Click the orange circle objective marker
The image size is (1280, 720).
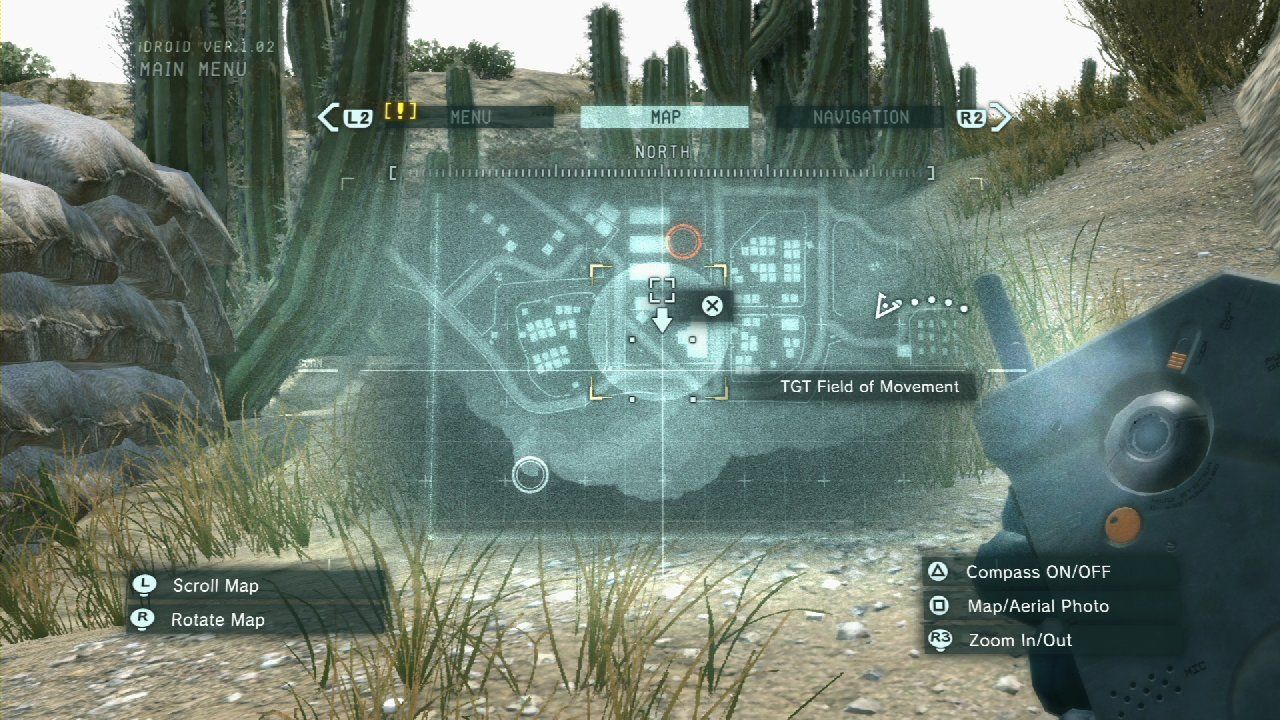point(684,239)
